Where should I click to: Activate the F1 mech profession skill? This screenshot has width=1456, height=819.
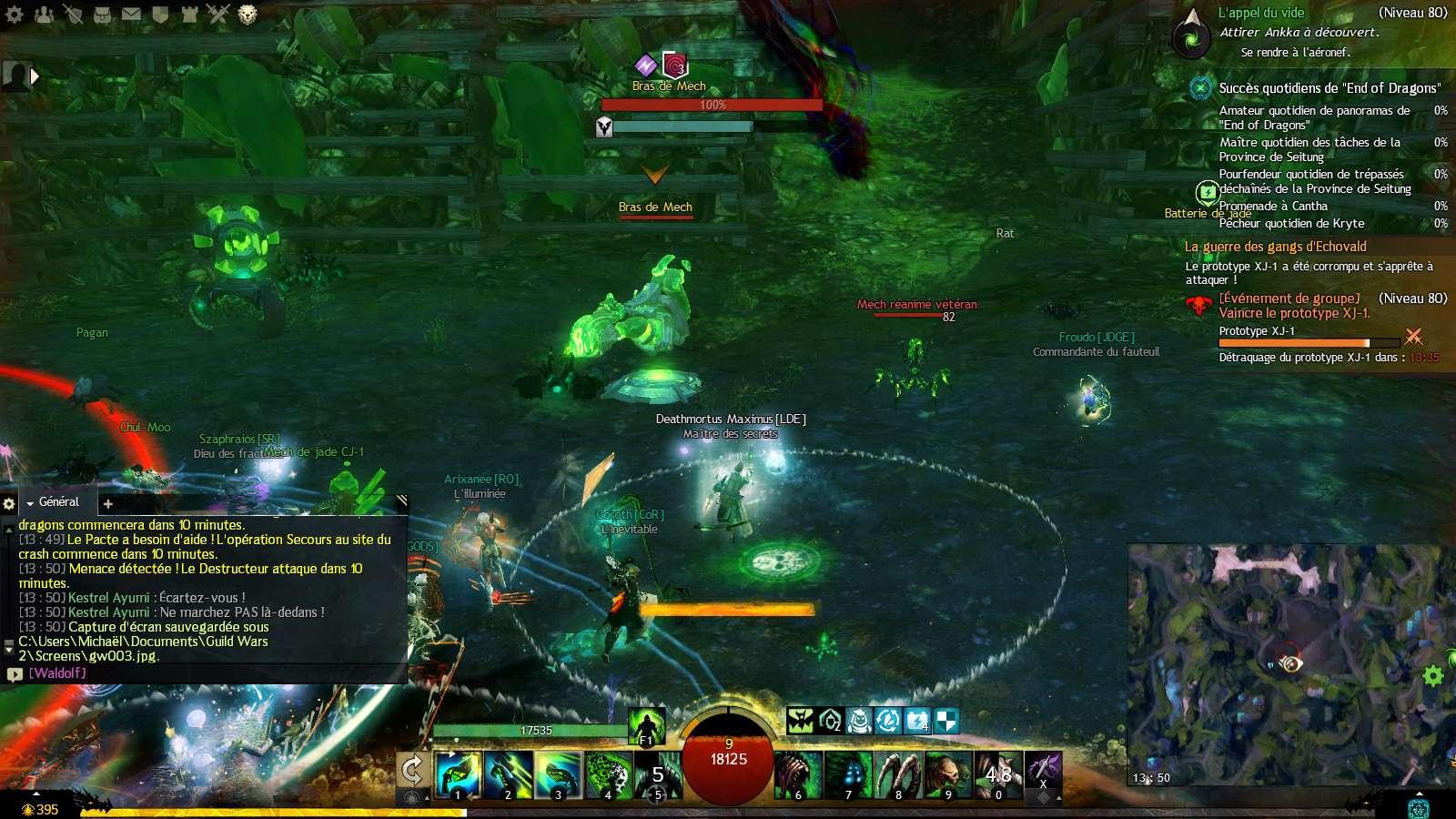(x=646, y=728)
